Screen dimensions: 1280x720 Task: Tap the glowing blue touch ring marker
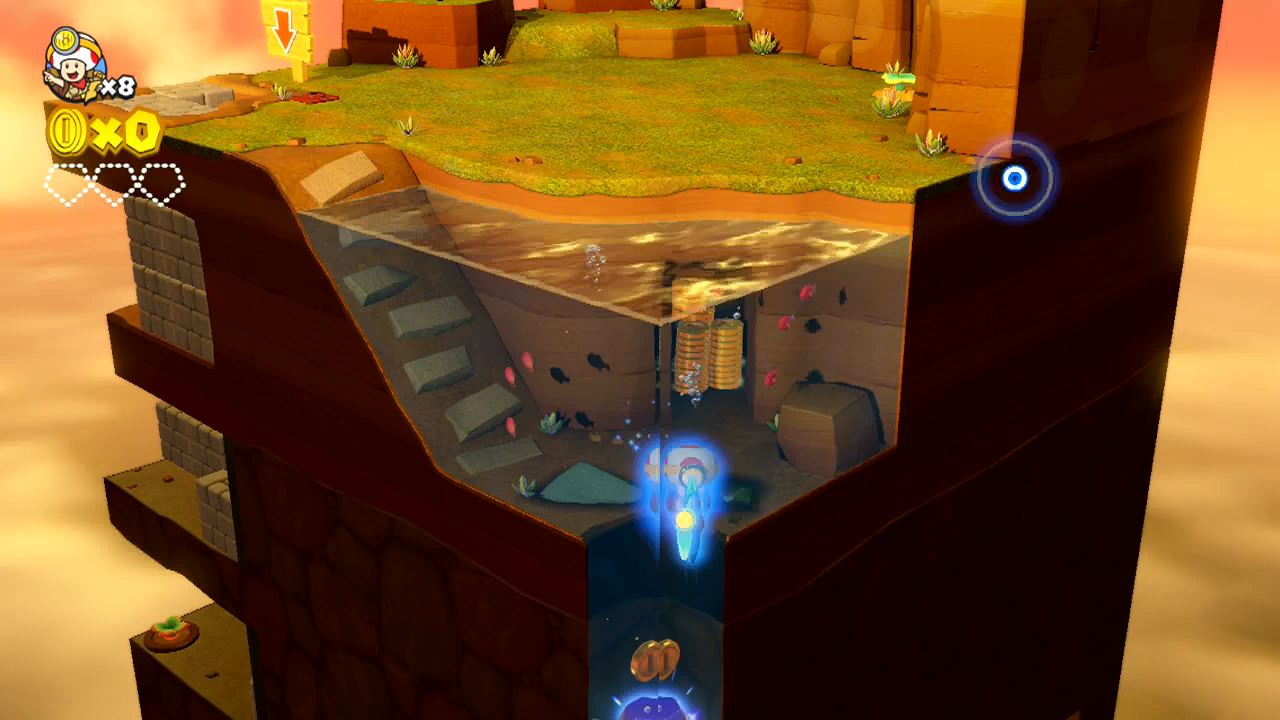tap(1014, 176)
